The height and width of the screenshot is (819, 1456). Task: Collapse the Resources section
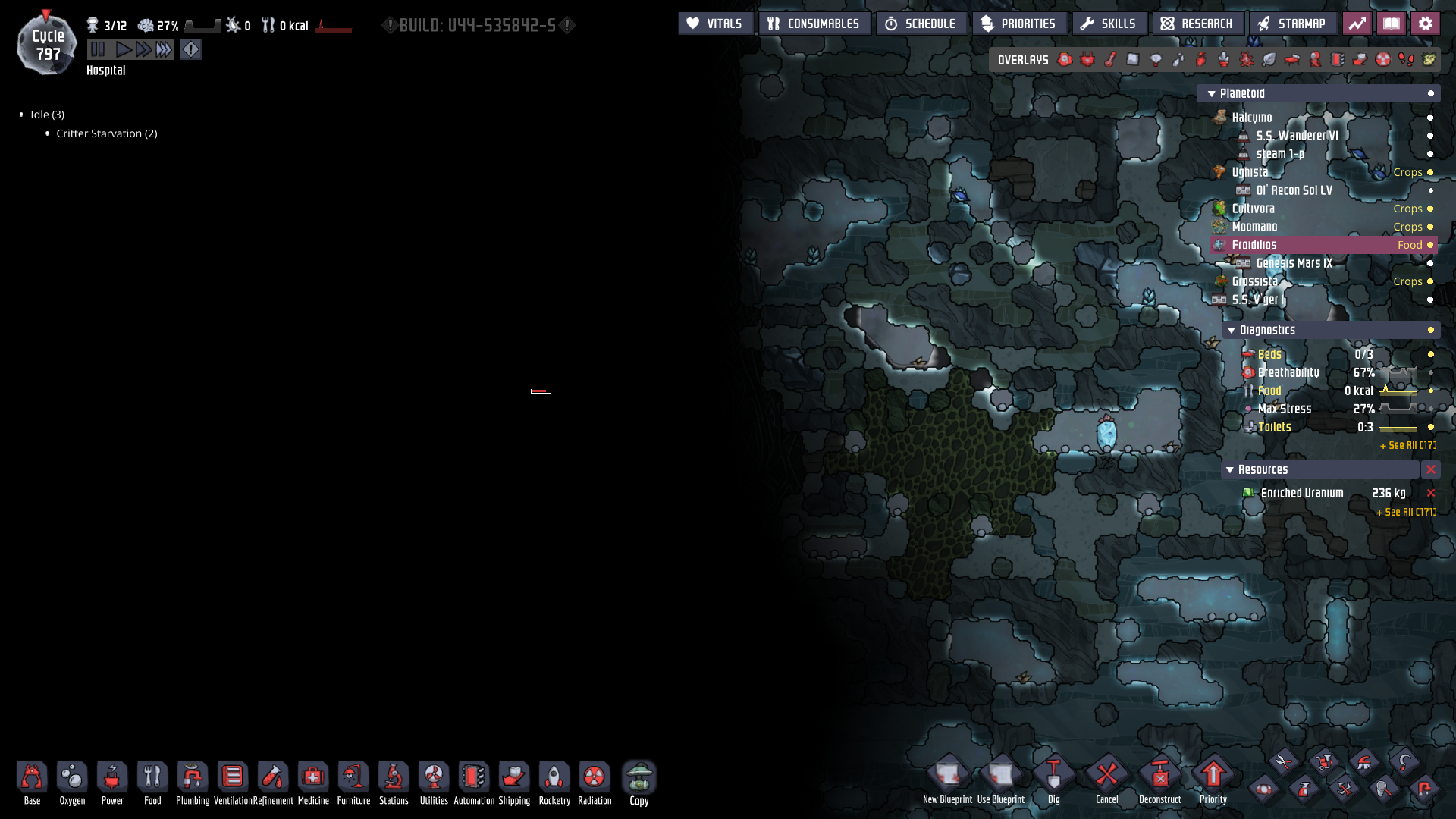point(1229,469)
